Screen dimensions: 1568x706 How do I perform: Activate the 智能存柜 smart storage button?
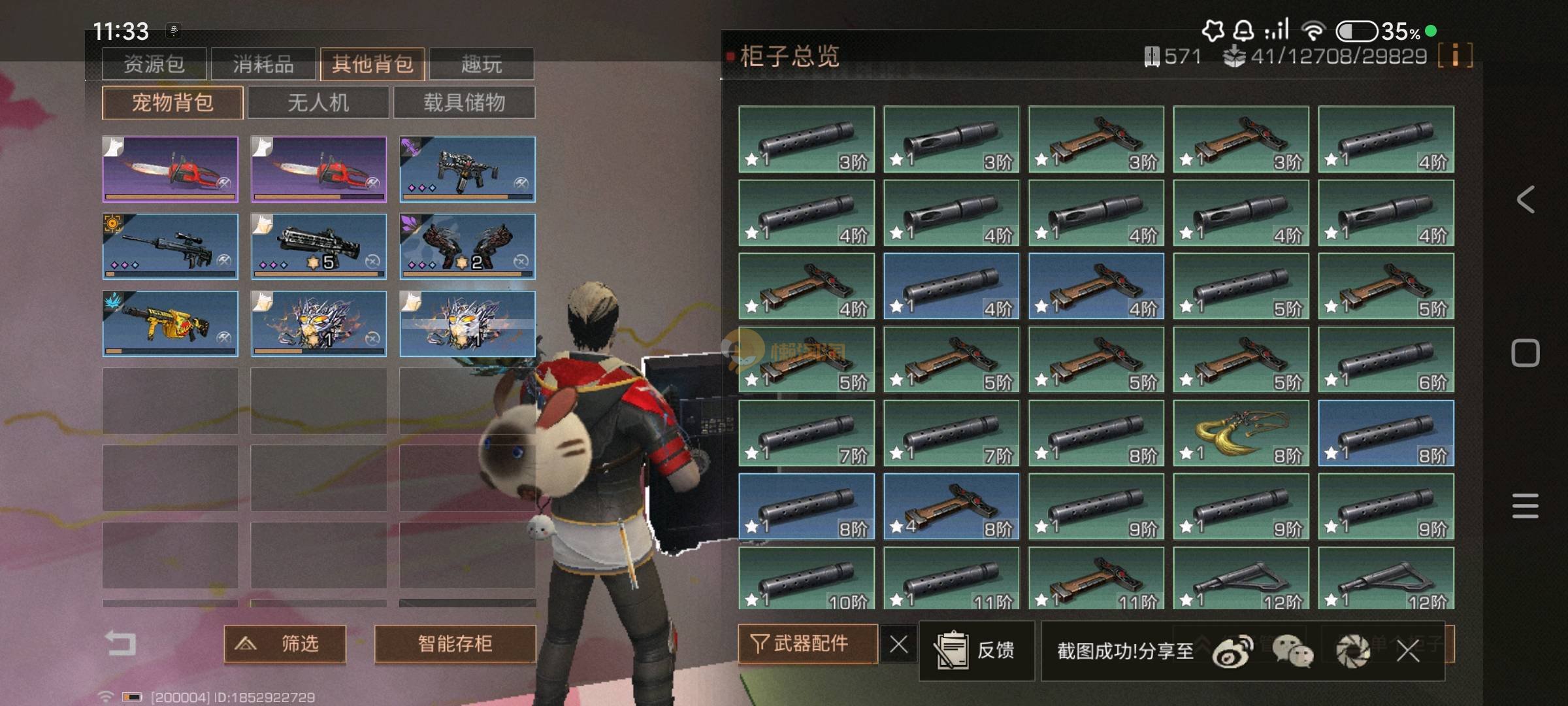[x=455, y=644]
